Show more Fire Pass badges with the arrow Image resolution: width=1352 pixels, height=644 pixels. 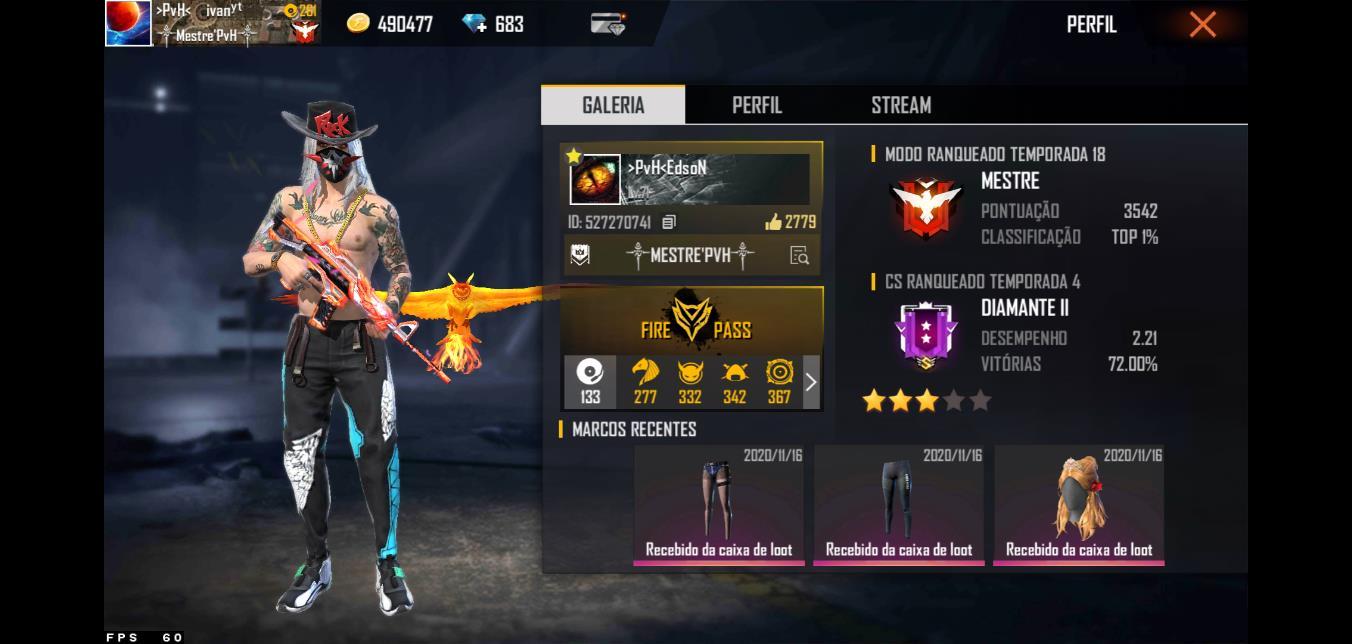pos(811,382)
